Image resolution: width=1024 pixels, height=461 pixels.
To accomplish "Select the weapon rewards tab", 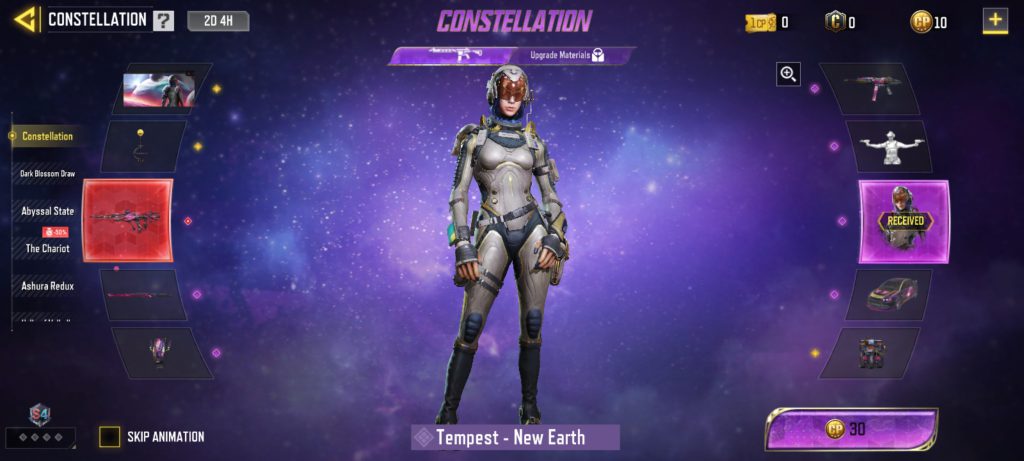I will 450,56.
